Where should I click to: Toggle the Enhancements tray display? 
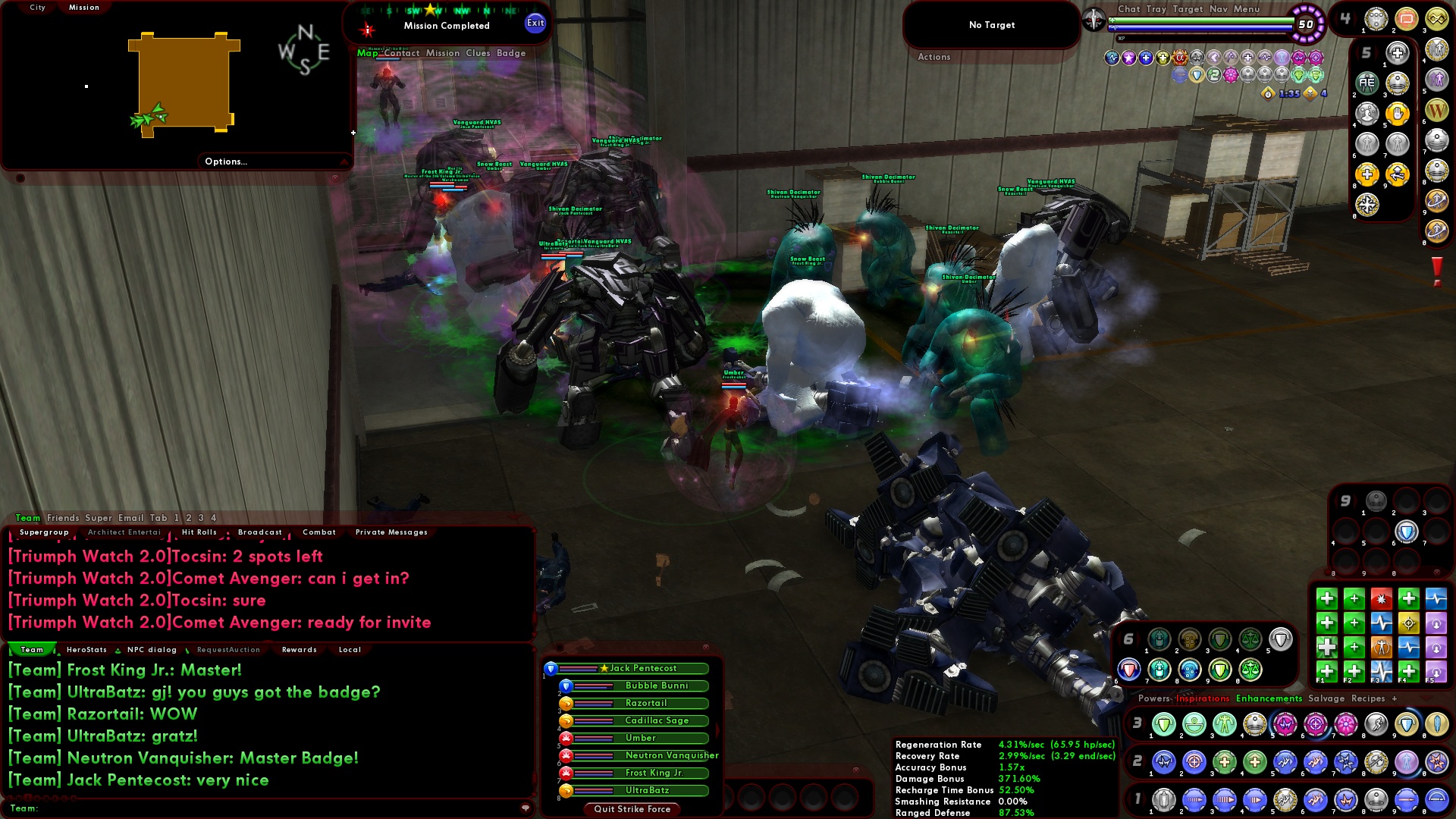1269,698
